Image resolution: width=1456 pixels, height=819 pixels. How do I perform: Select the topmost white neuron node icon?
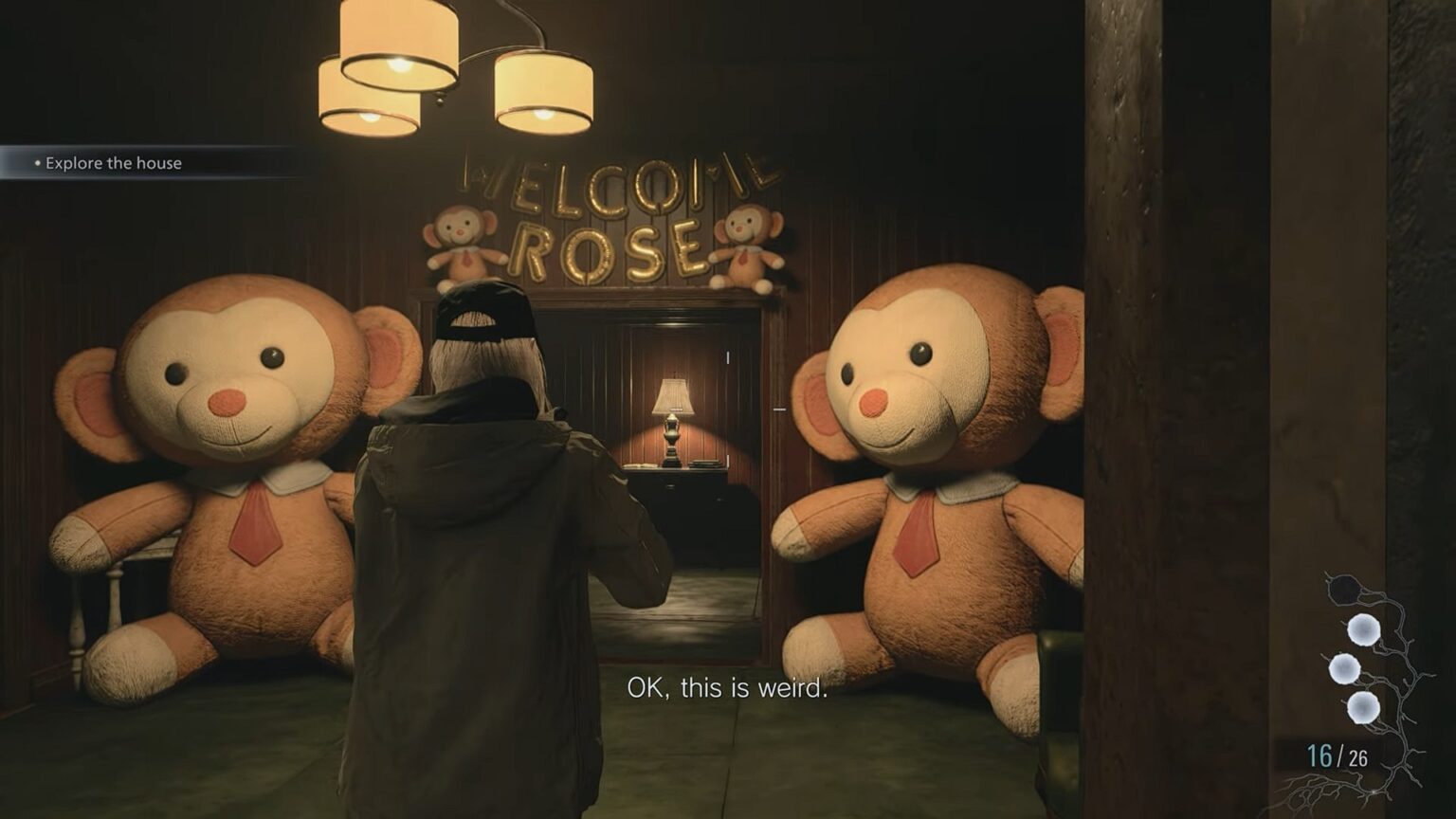1362,629
